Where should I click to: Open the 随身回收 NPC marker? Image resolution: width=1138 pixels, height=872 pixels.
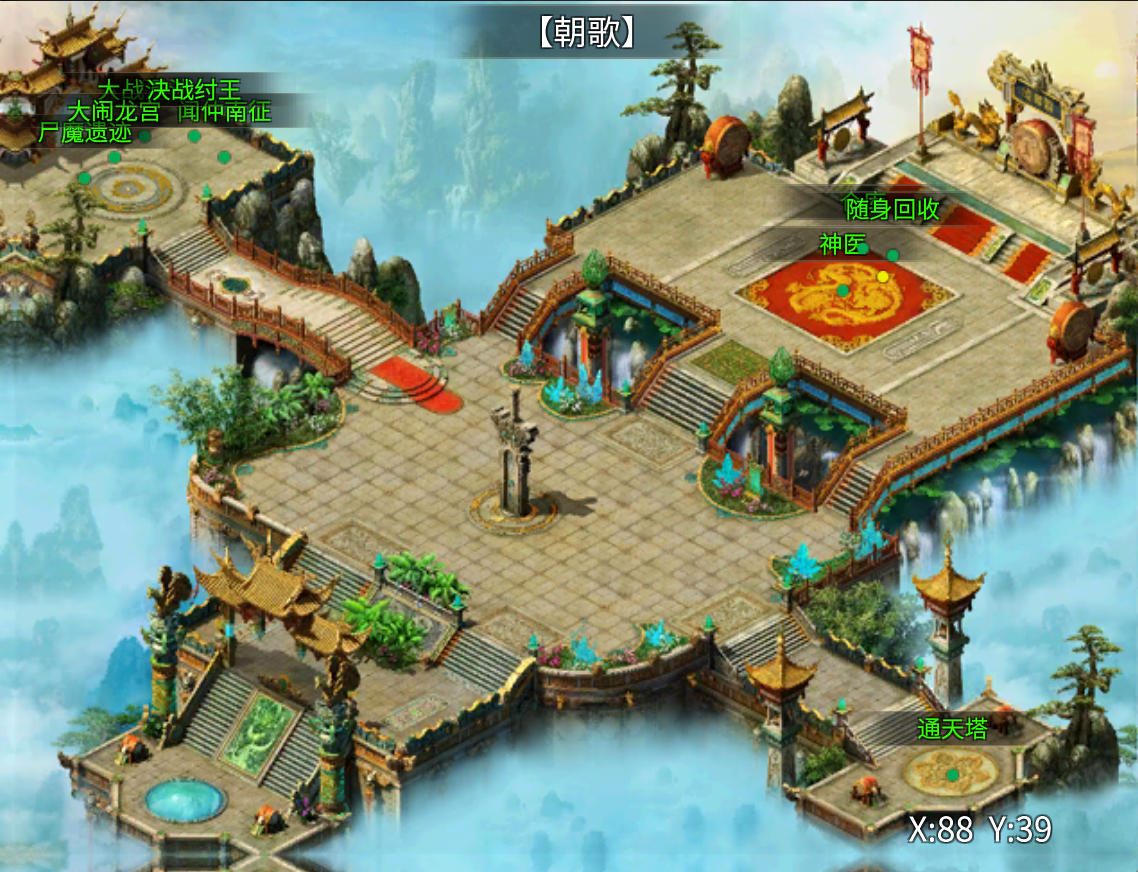click(x=893, y=209)
